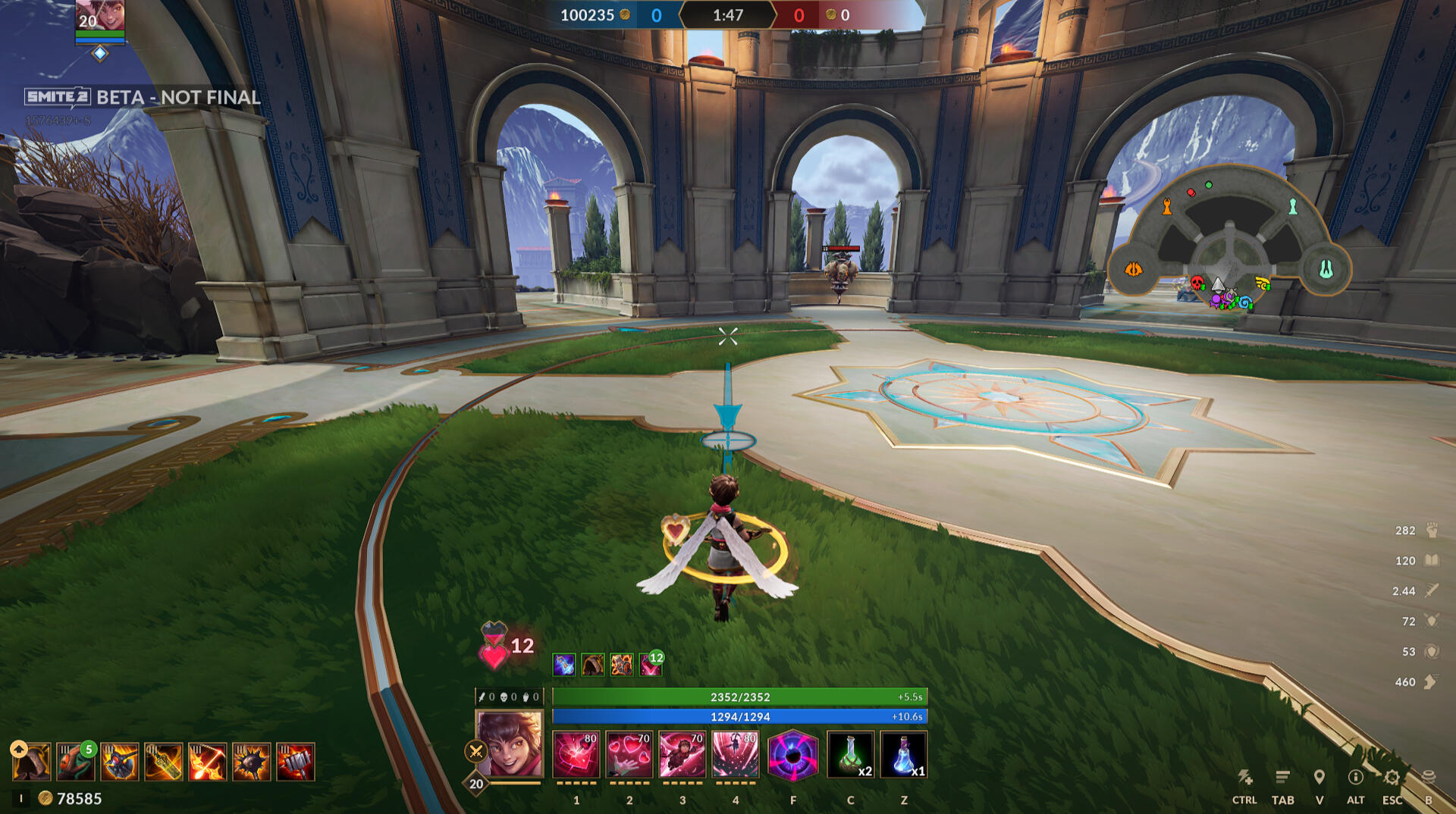Select the red war hammer item
This screenshot has width=1456, height=814.
coord(296,762)
